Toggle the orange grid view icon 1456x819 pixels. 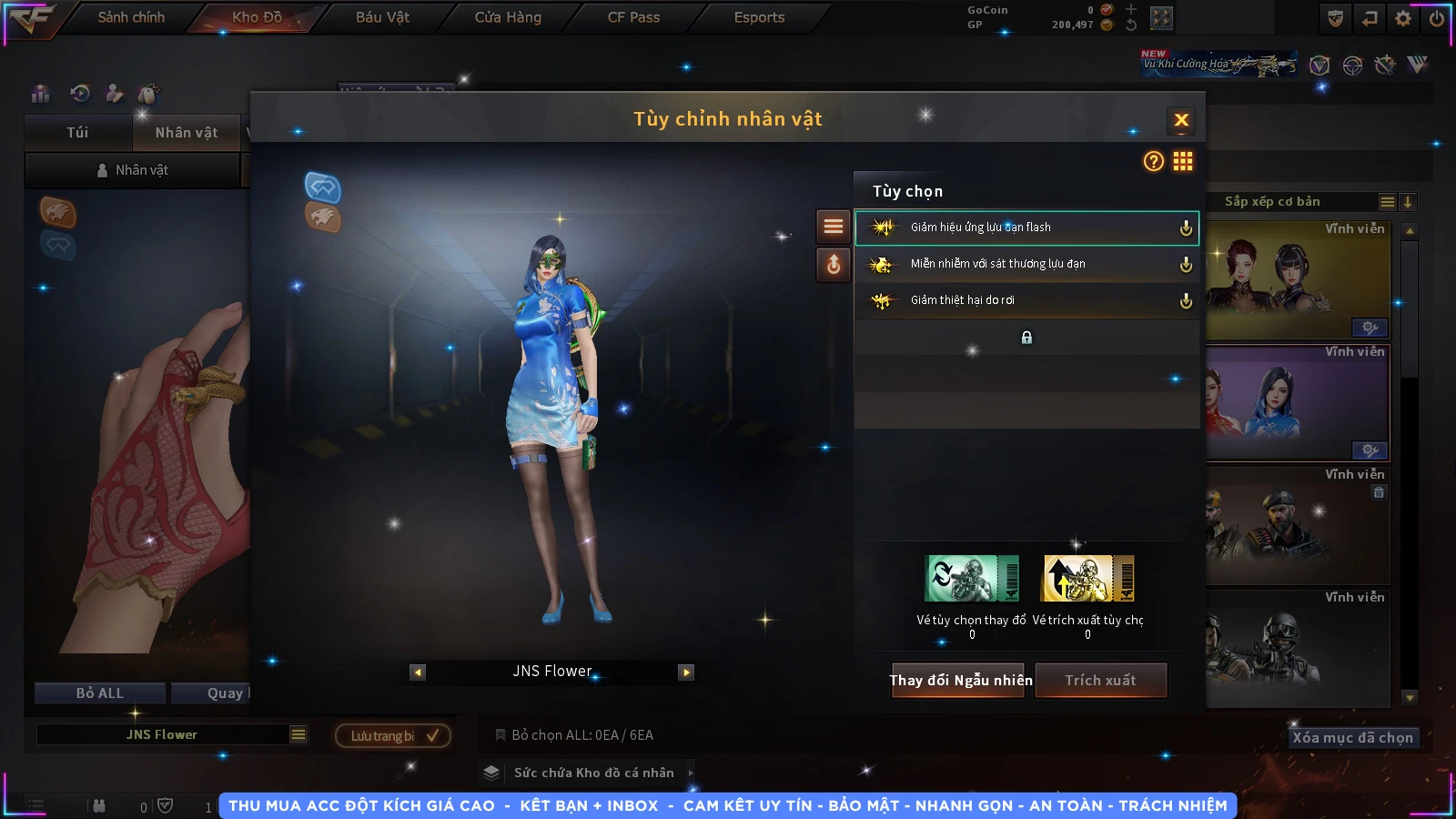pos(1183,161)
